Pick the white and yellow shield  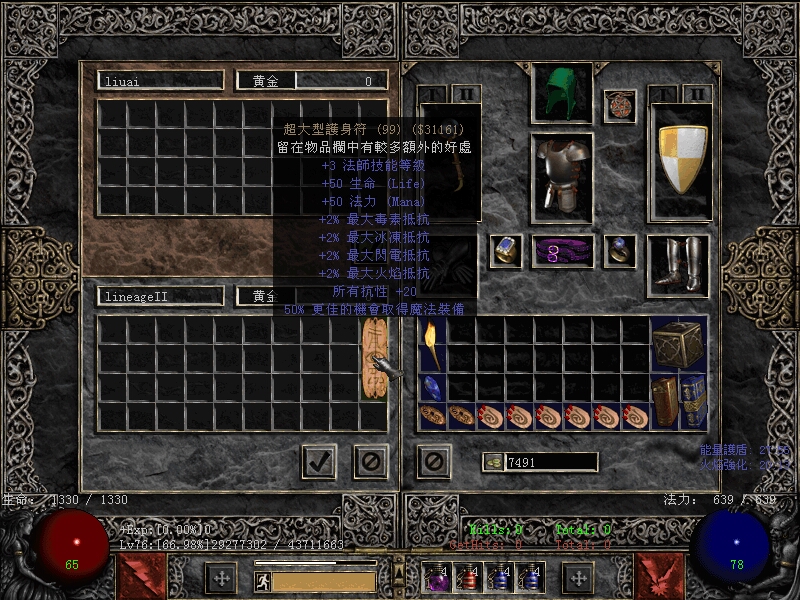[x=681, y=159]
